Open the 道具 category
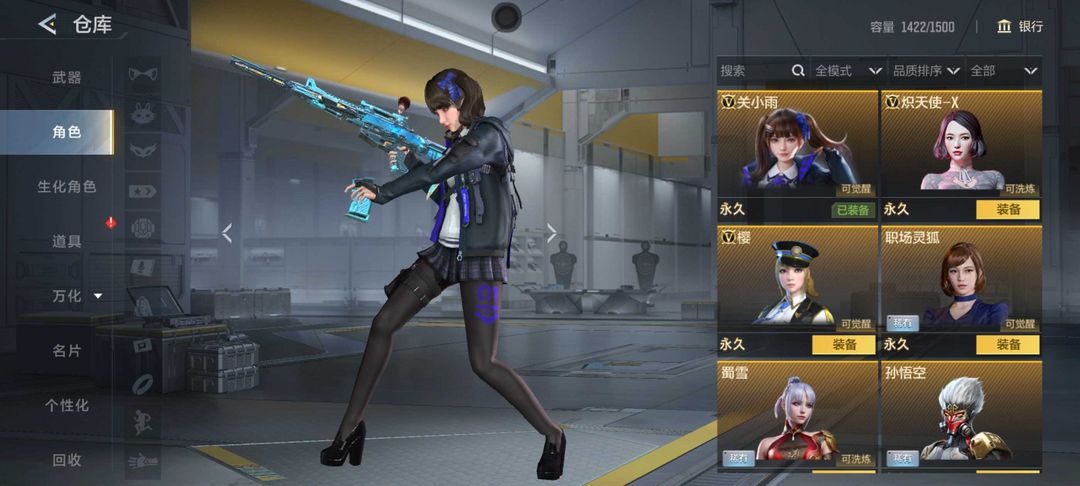This screenshot has width=1080, height=486. [66, 241]
